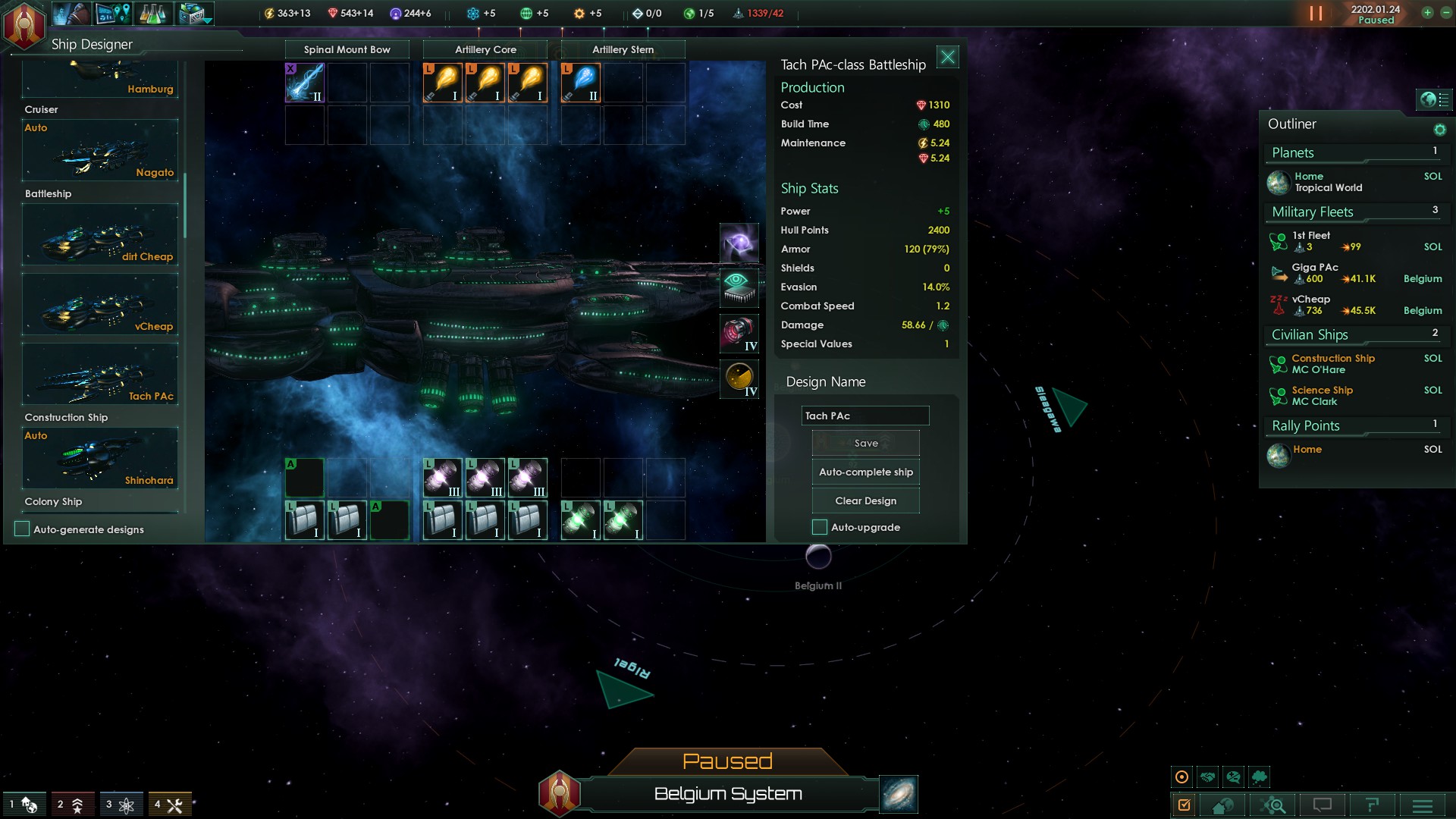The height and width of the screenshot is (819, 1456).
Task: Close the Ship Designer window
Action: click(948, 57)
